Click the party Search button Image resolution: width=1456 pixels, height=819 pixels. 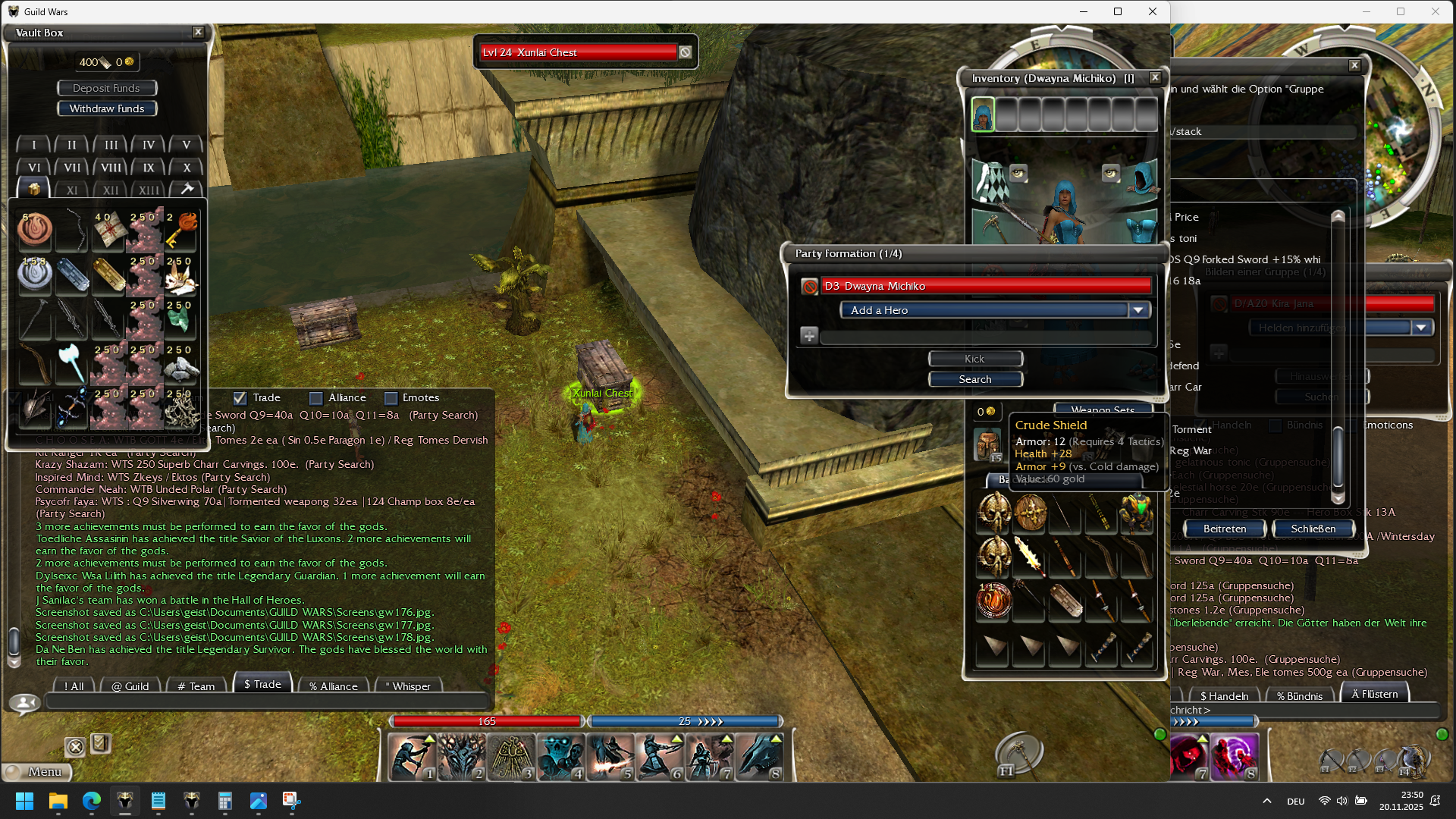click(x=975, y=379)
